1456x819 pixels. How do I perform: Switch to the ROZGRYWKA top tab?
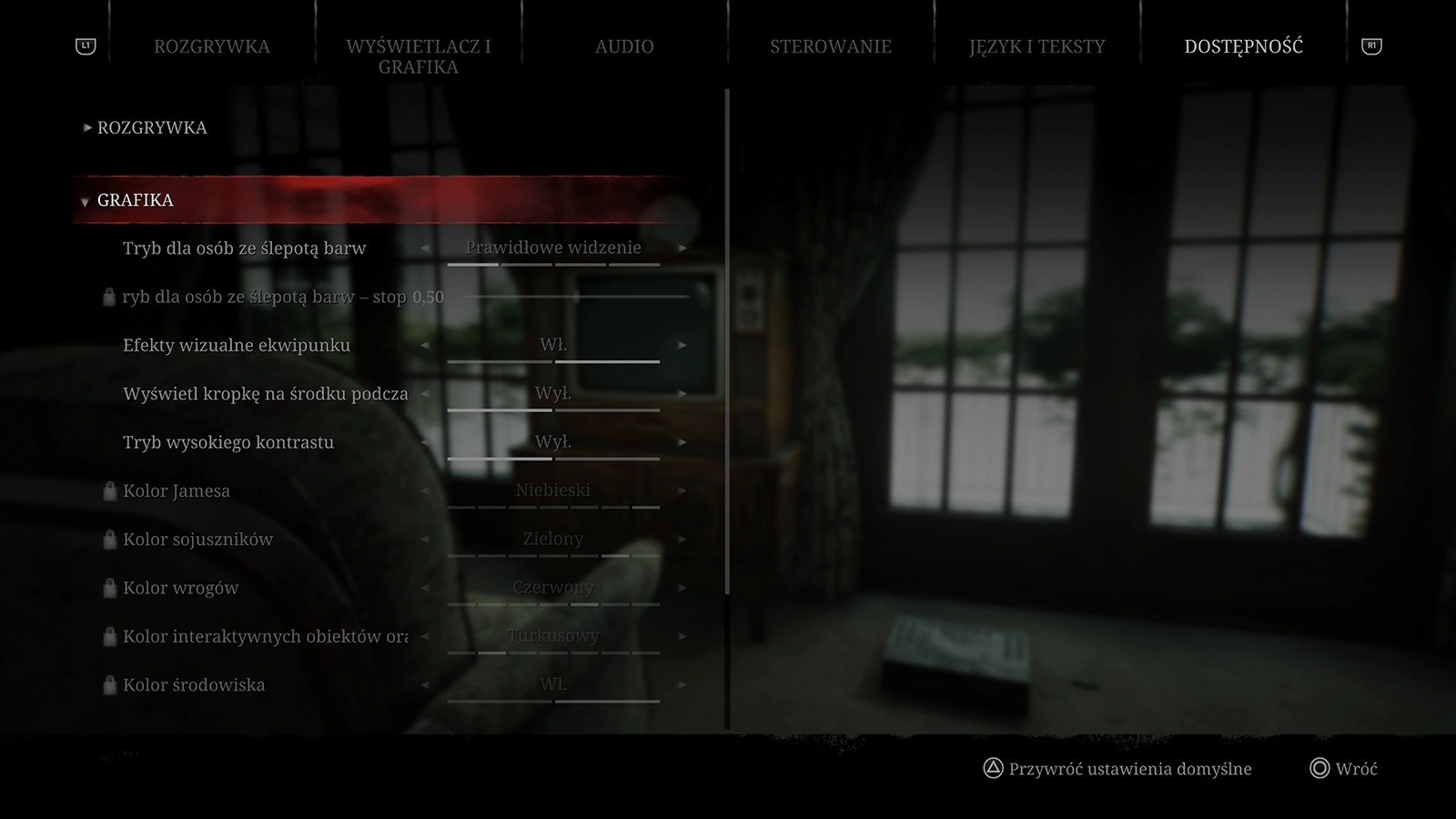click(211, 46)
